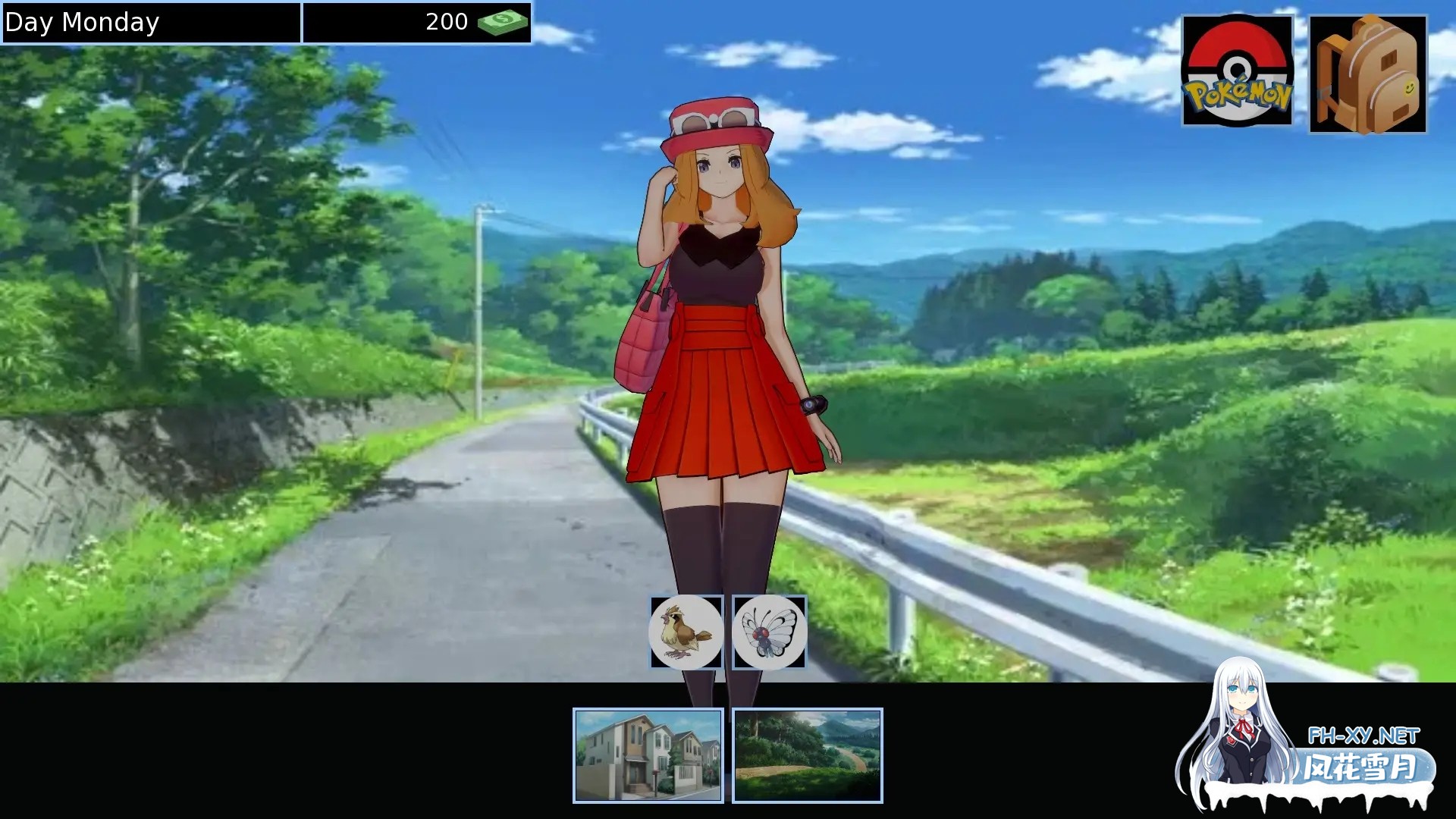Open the inventory bag details
Screen dimensions: 1456x819
[x=1367, y=72]
